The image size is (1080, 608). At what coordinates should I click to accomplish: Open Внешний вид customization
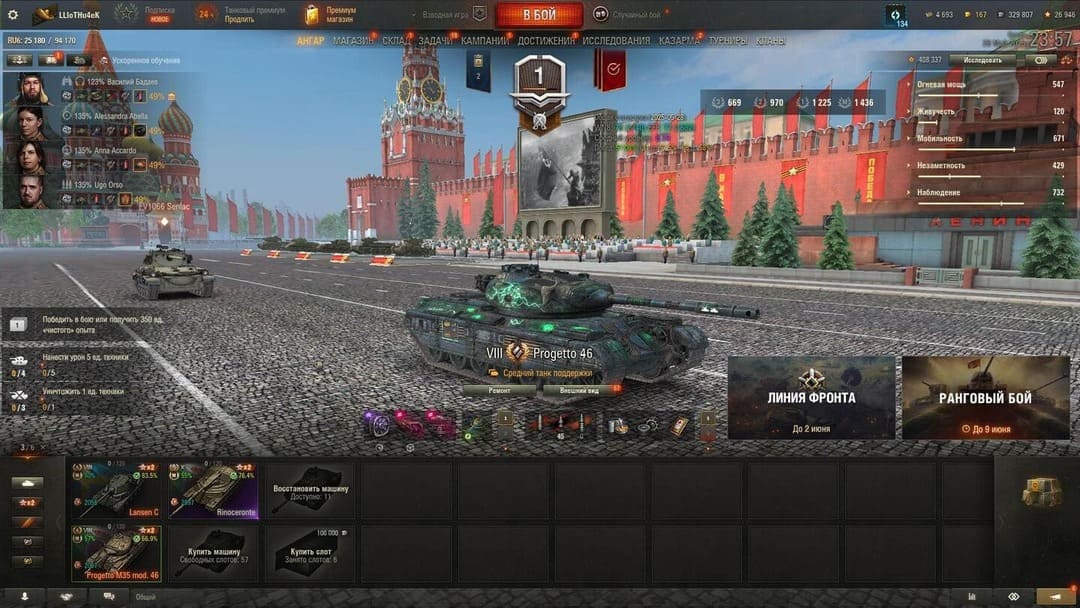click(580, 390)
